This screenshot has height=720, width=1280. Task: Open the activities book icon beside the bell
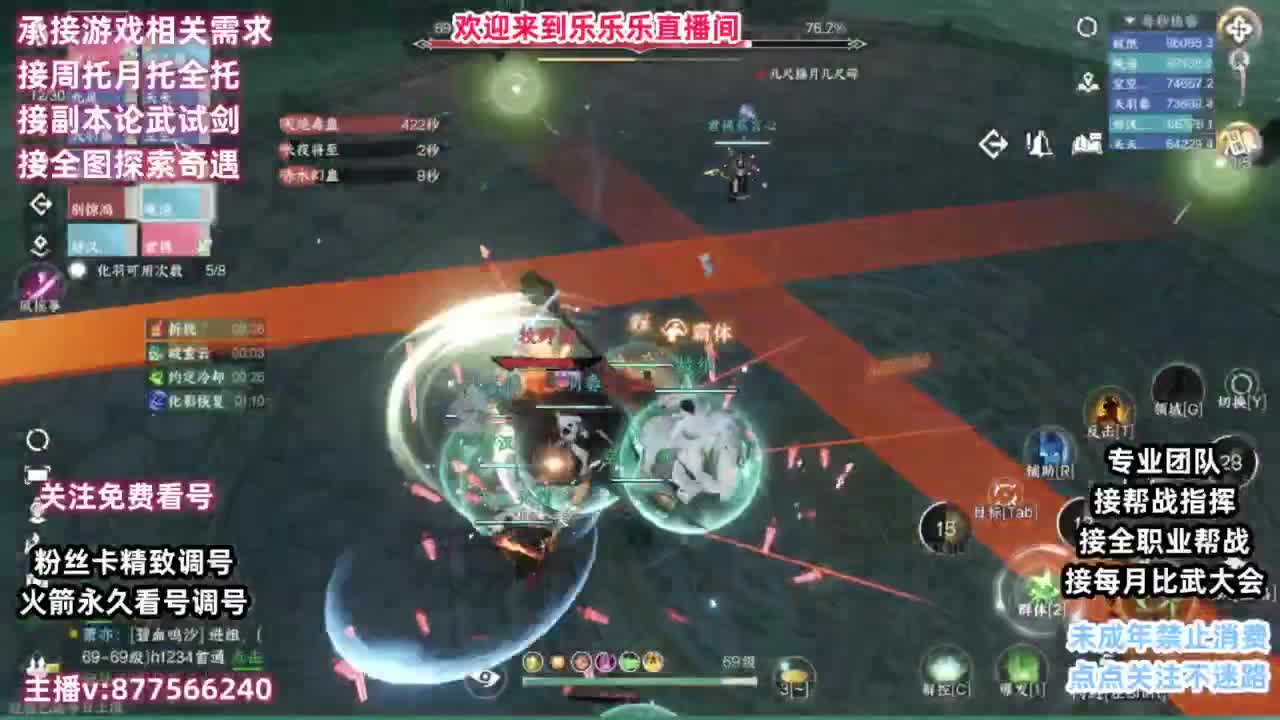(1089, 143)
